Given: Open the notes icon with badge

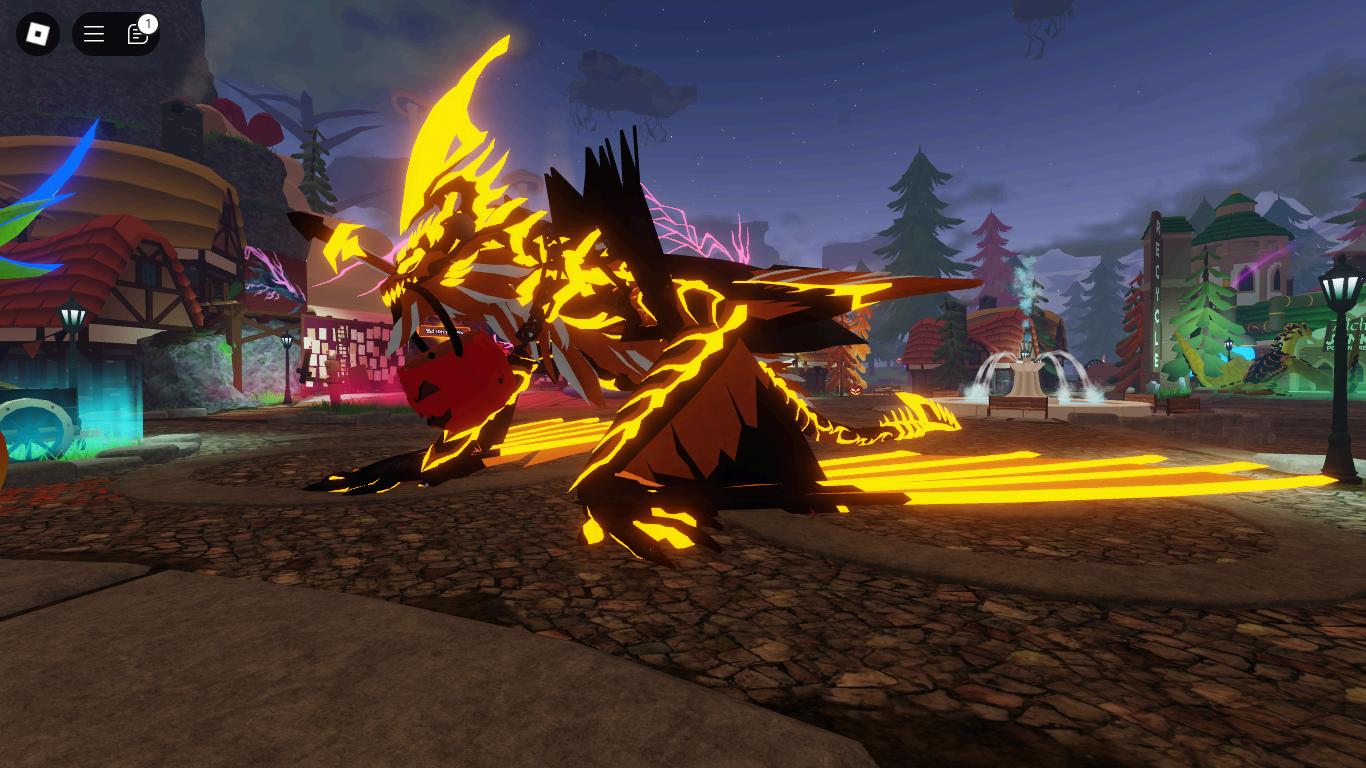Looking at the screenshot, I should point(138,34).
